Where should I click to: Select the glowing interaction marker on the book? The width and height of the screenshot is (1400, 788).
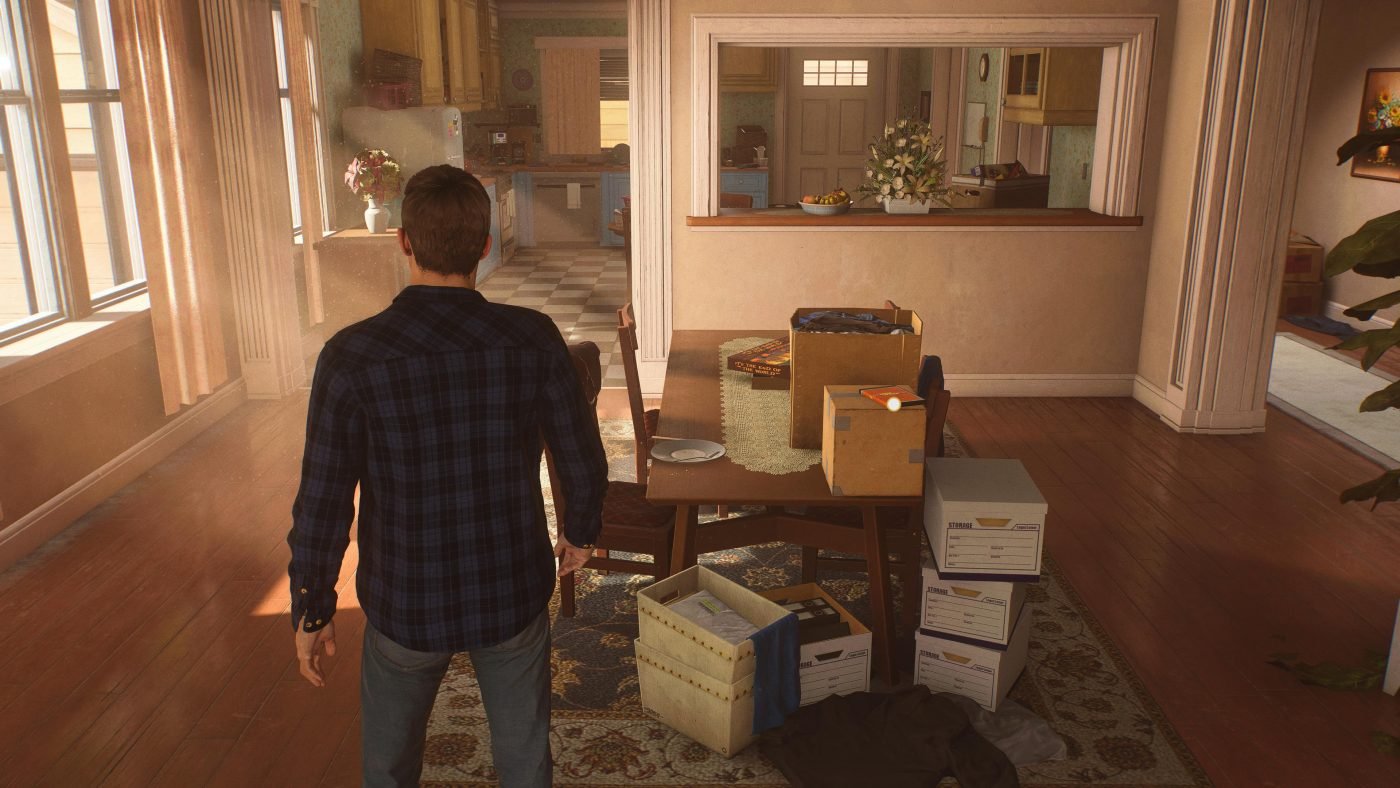[893, 403]
